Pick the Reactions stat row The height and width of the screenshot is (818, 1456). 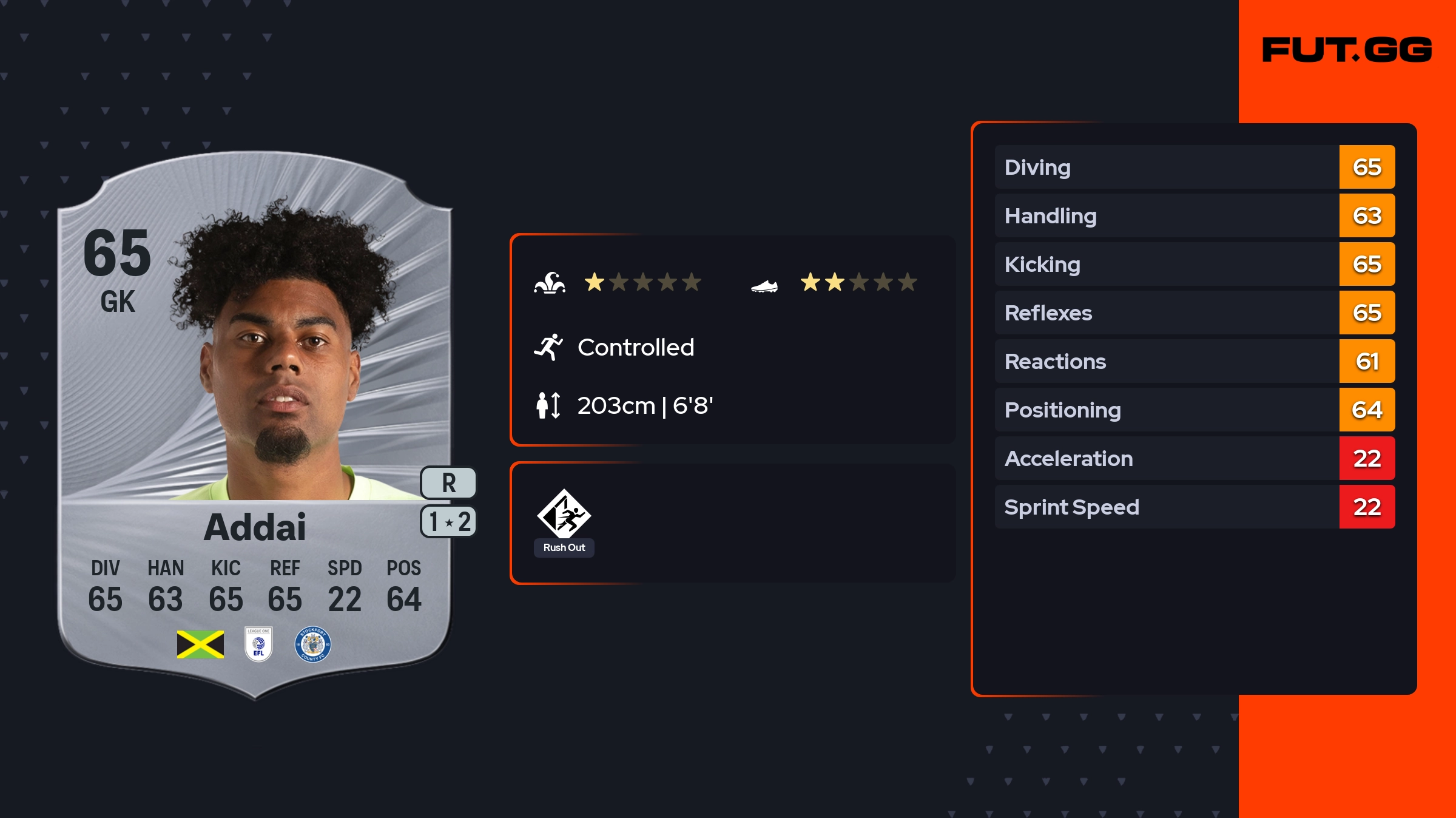click(1194, 361)
